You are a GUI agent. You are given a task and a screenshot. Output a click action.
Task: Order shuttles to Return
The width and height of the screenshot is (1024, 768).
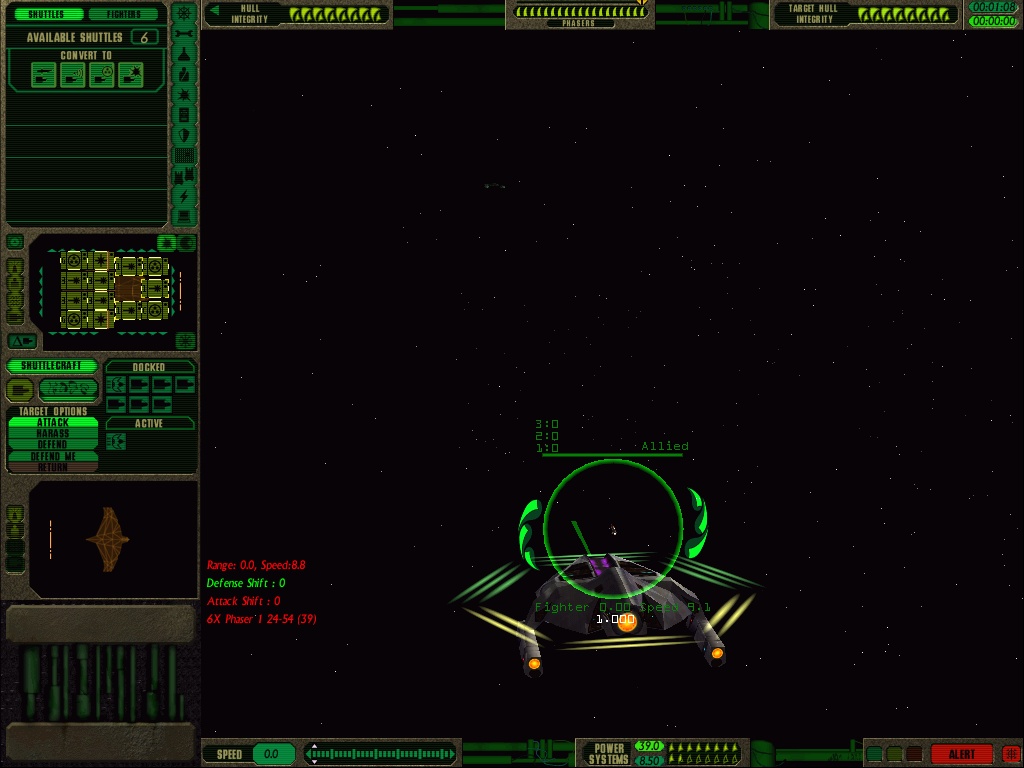coord(53,467)
